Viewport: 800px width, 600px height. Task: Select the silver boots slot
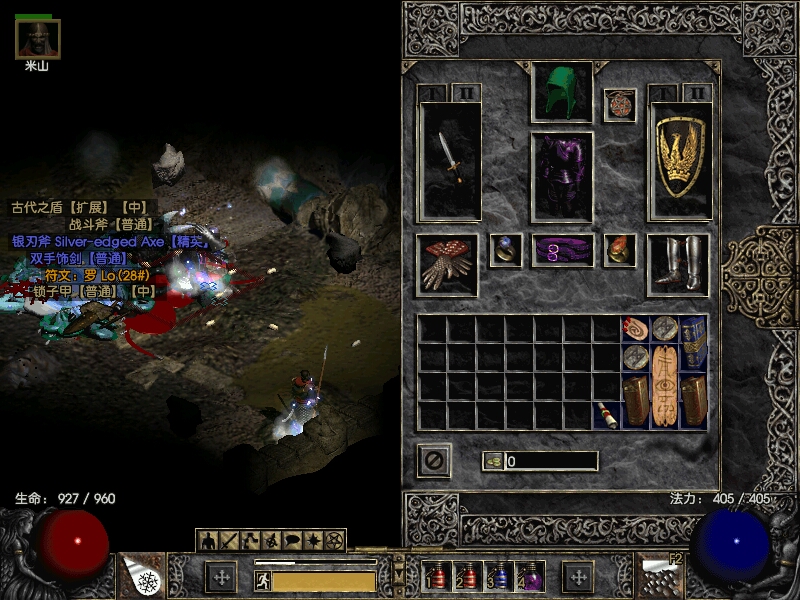678,265
